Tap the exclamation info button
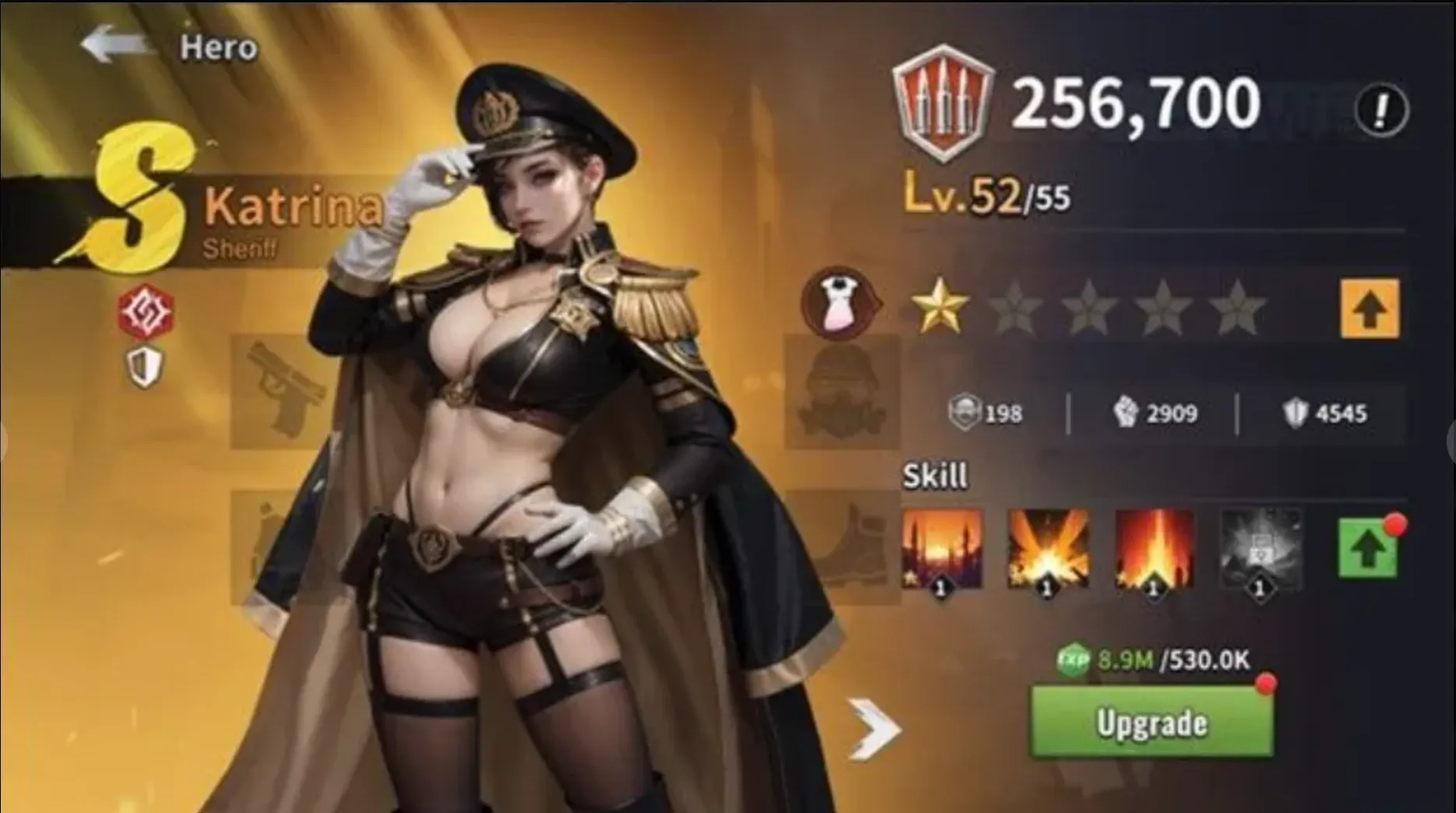 coord(1380,111)
